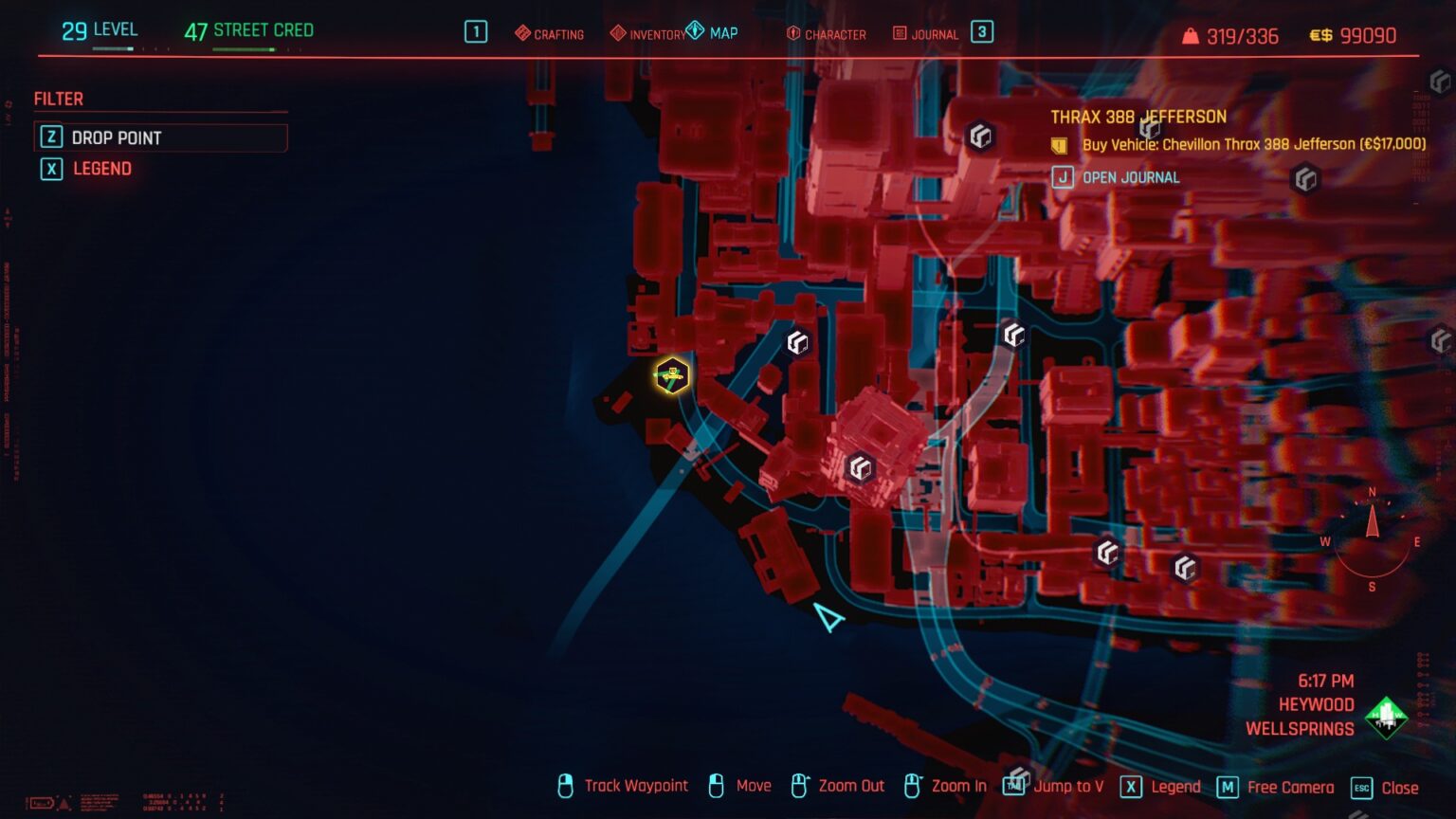Show the Legend from the Filter panel
1456x819 pixels.
click(101, 169)
